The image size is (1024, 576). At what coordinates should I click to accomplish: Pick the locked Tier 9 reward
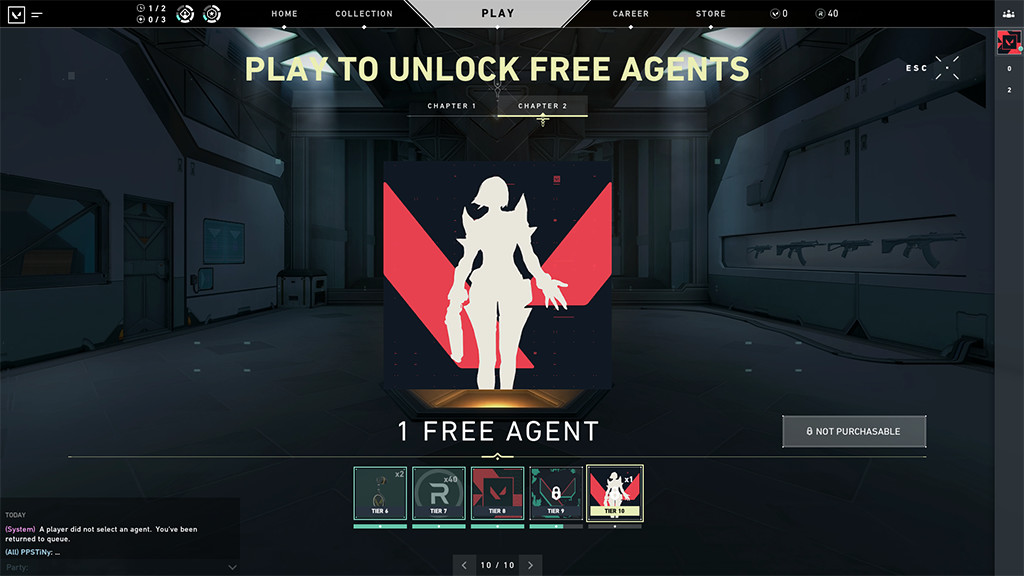pos(556,493)
